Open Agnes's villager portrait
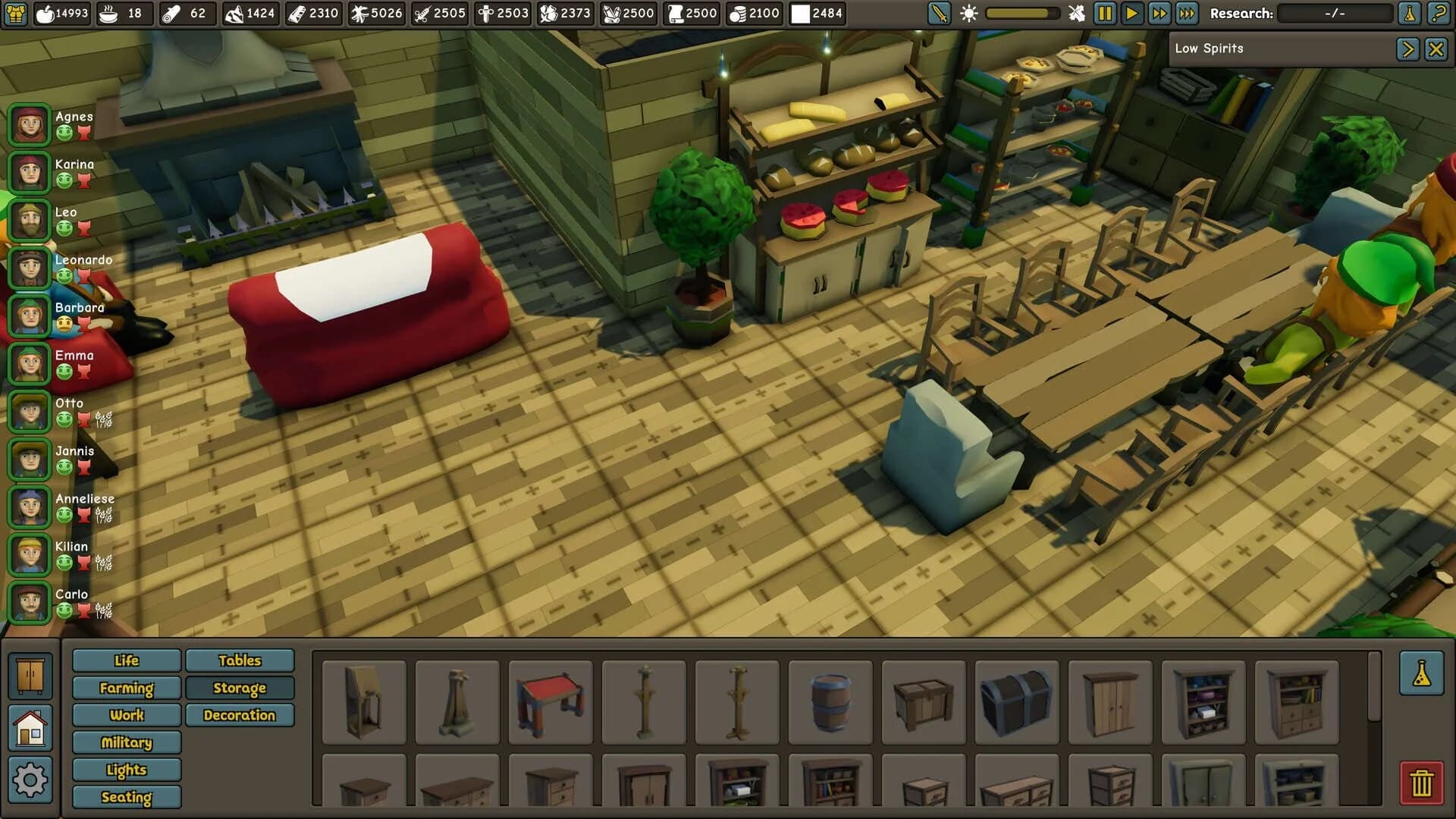Image resolution: width=1456 pixels, height=819 pixels. coord(28,124)
